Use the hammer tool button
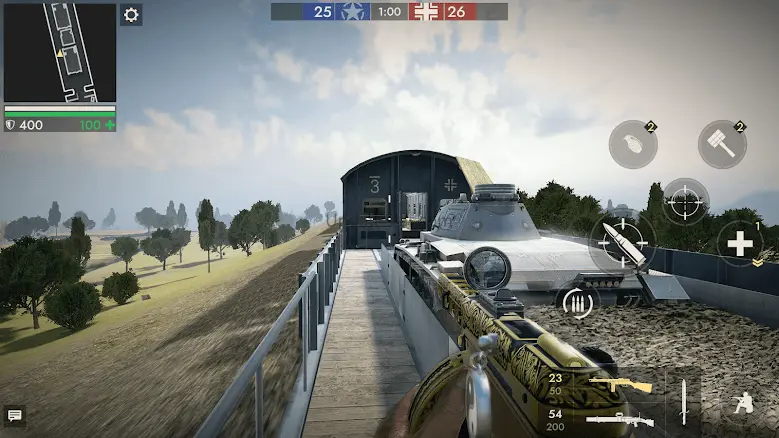This screenshot has width=779, height=438. (x=722, y=144)
